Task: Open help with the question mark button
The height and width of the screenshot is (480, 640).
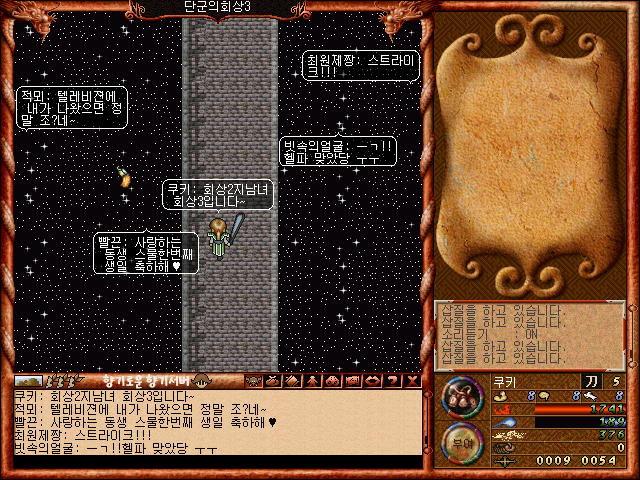Action: click(x=393, y=380)
